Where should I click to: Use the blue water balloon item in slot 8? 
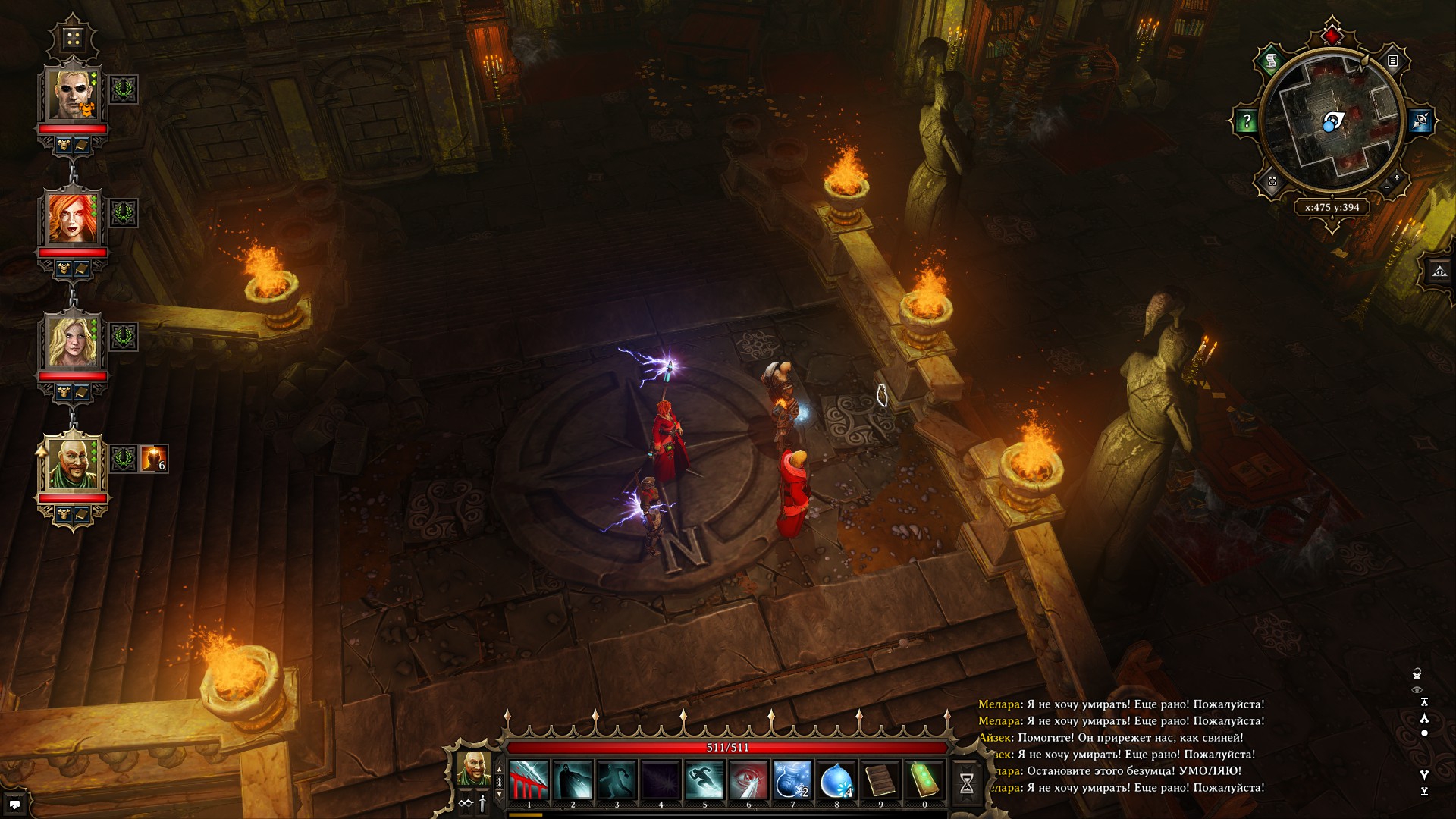click(x=836, y=781)
